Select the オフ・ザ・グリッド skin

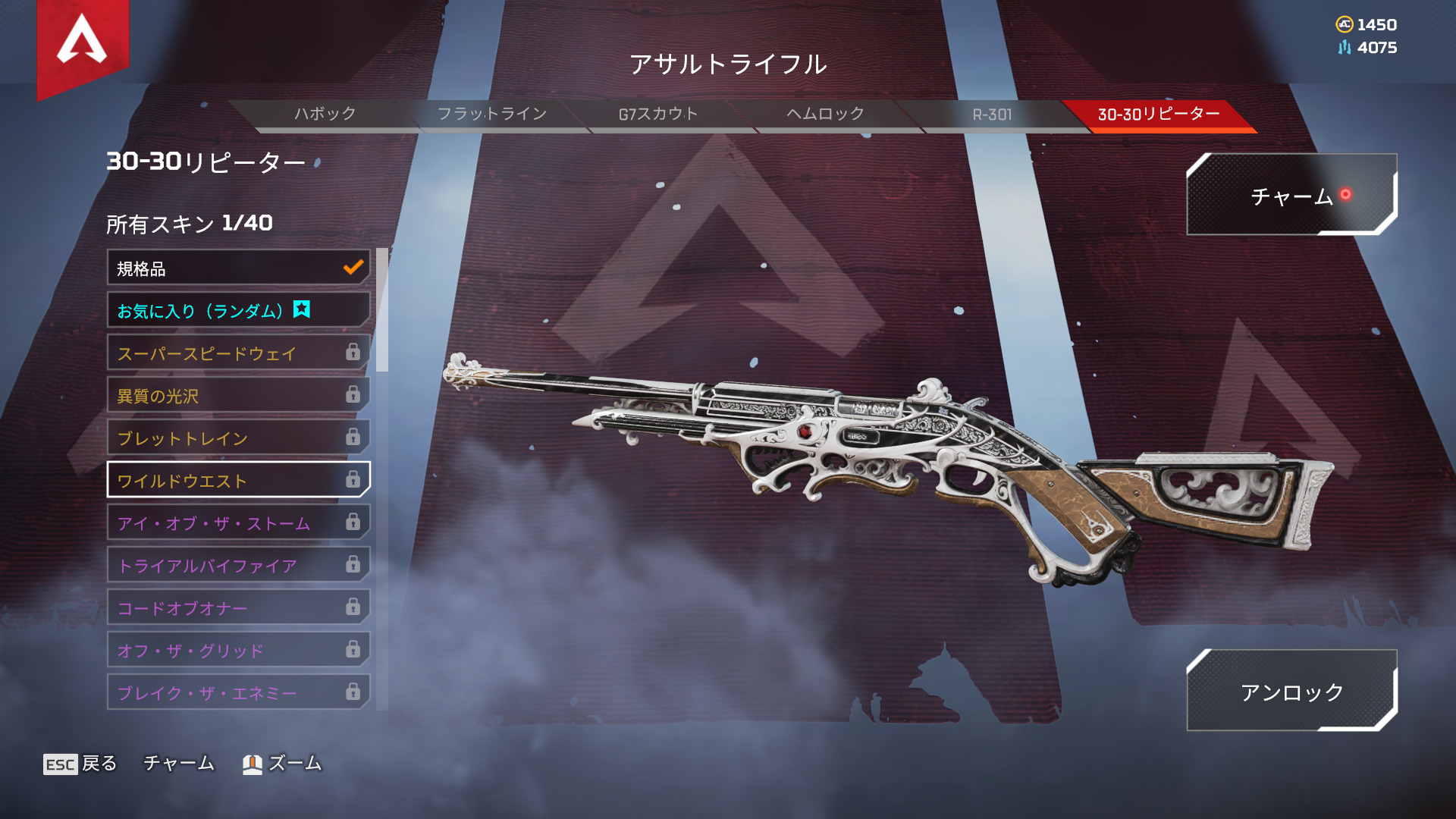[238, 650]
